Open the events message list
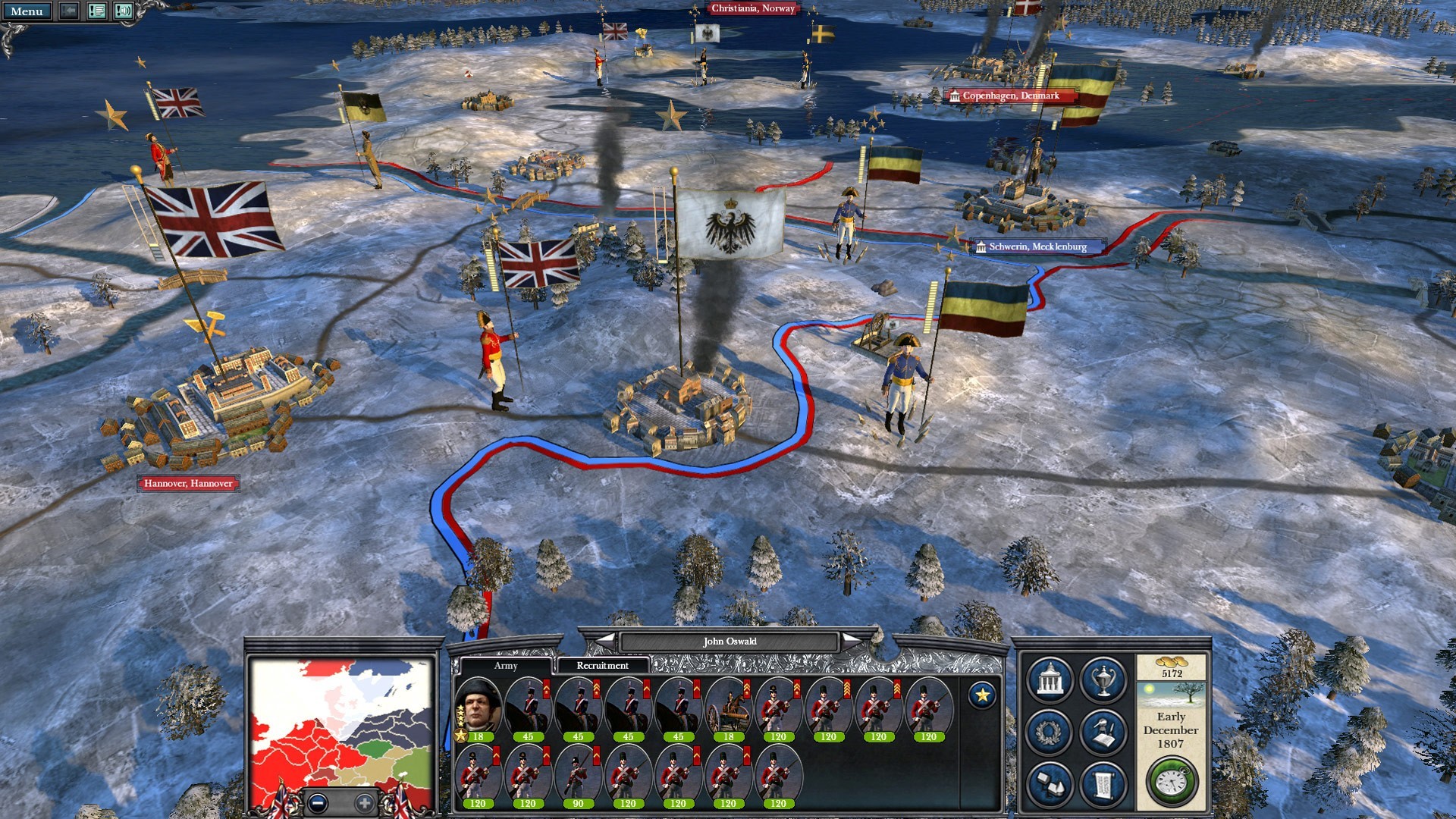1456x819 pixels. pyautogui.click(x=96, y=11)
